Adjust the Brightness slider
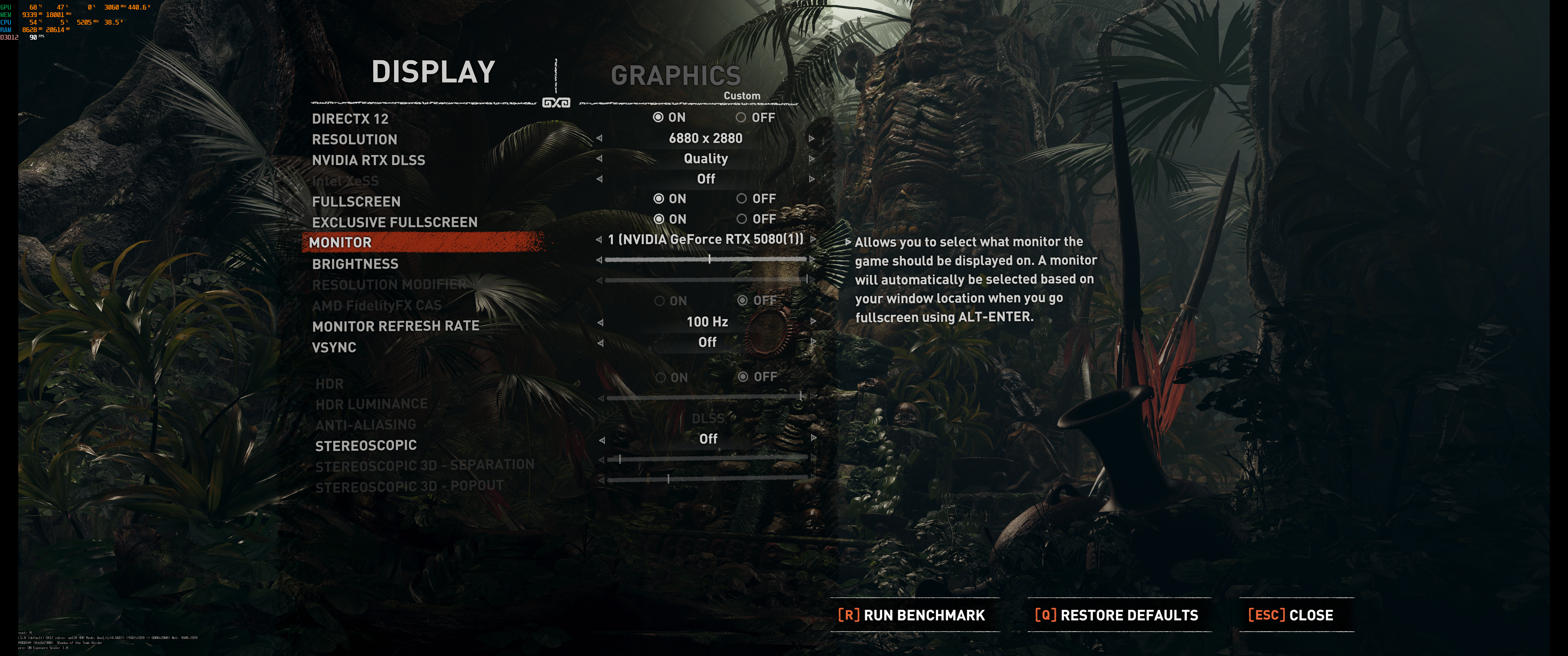1568x656 pixels. click(709, 259)
